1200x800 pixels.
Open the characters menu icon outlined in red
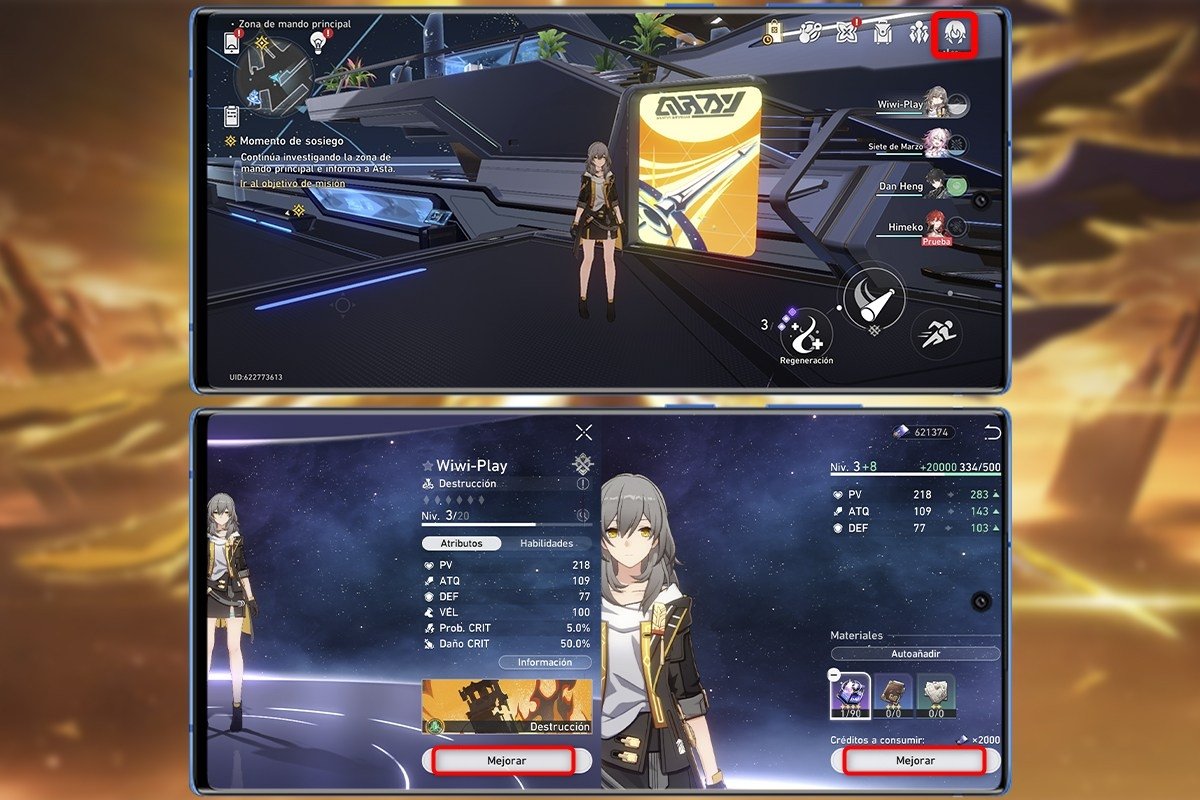pyautogui.click(x=953, y=34)
